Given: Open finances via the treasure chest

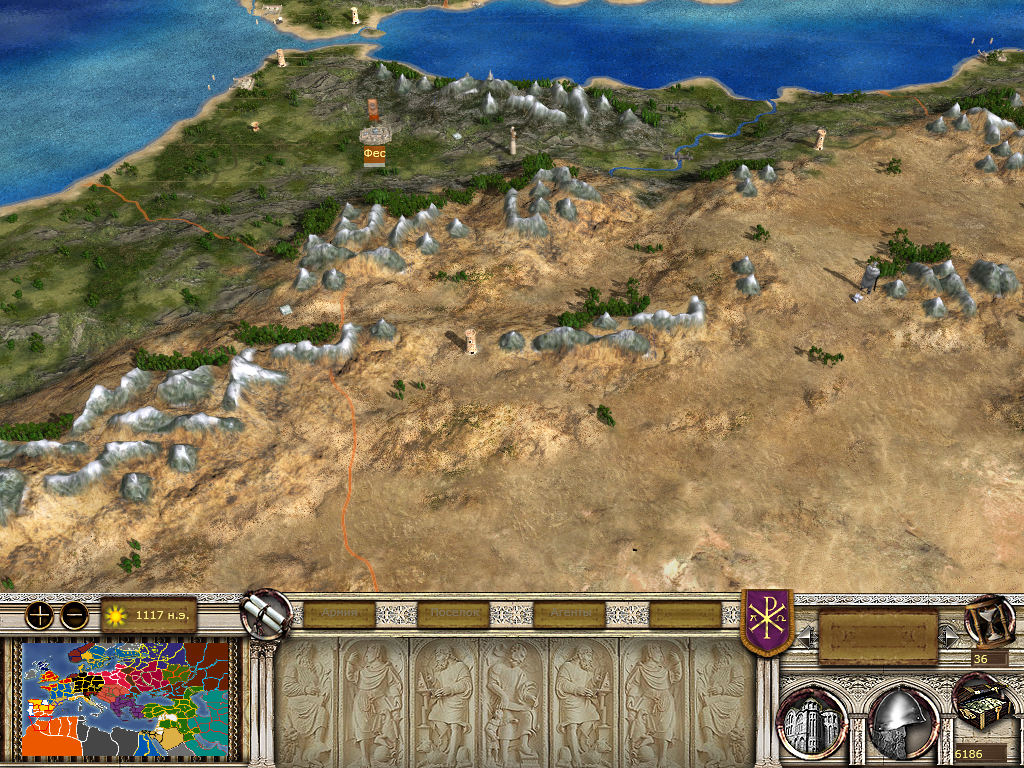Looking at the screenshot, I should [980, 702].
